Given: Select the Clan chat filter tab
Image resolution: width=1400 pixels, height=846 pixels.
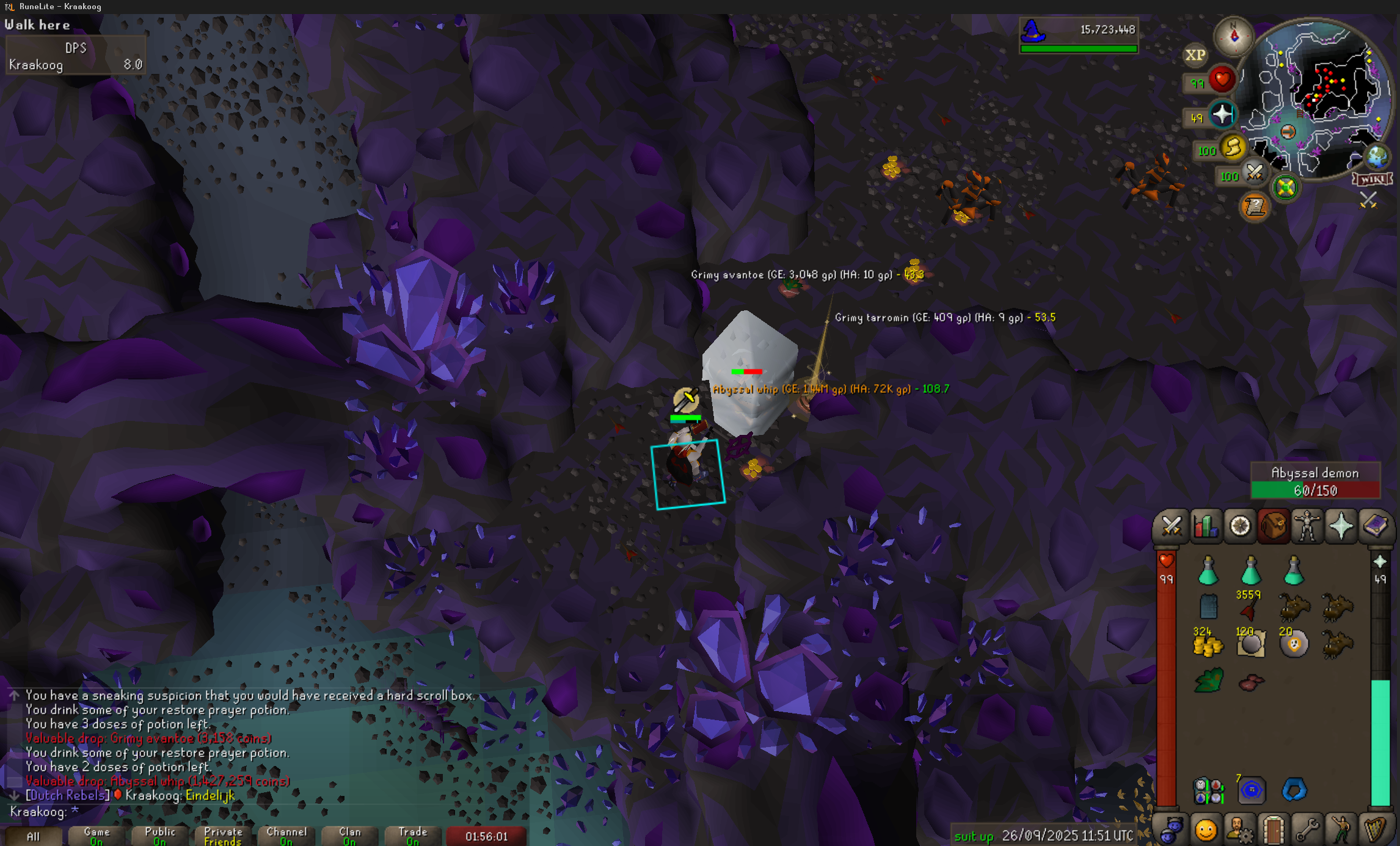Looking at the screenshot, I should [x=350, y=836].
